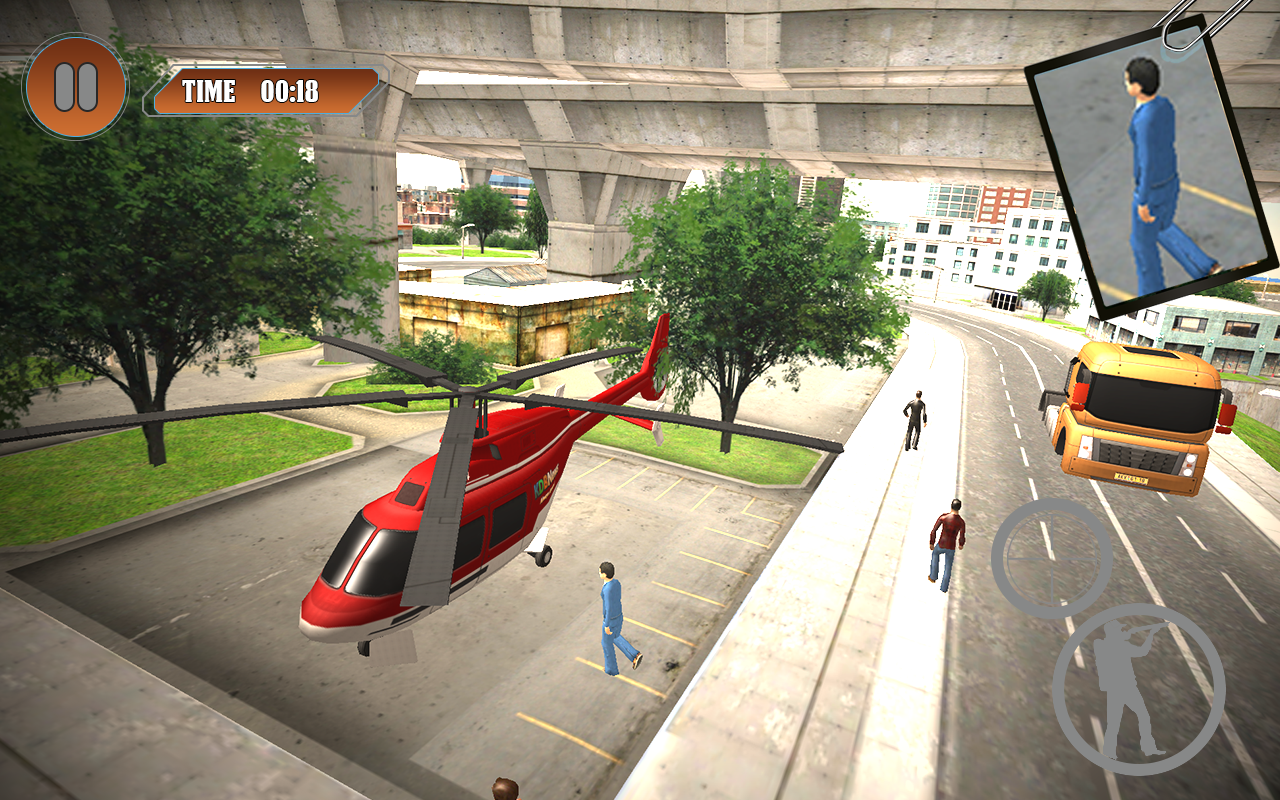
Task: Tap the sniper aim shoot button
Action: [x=1138, y=689]
